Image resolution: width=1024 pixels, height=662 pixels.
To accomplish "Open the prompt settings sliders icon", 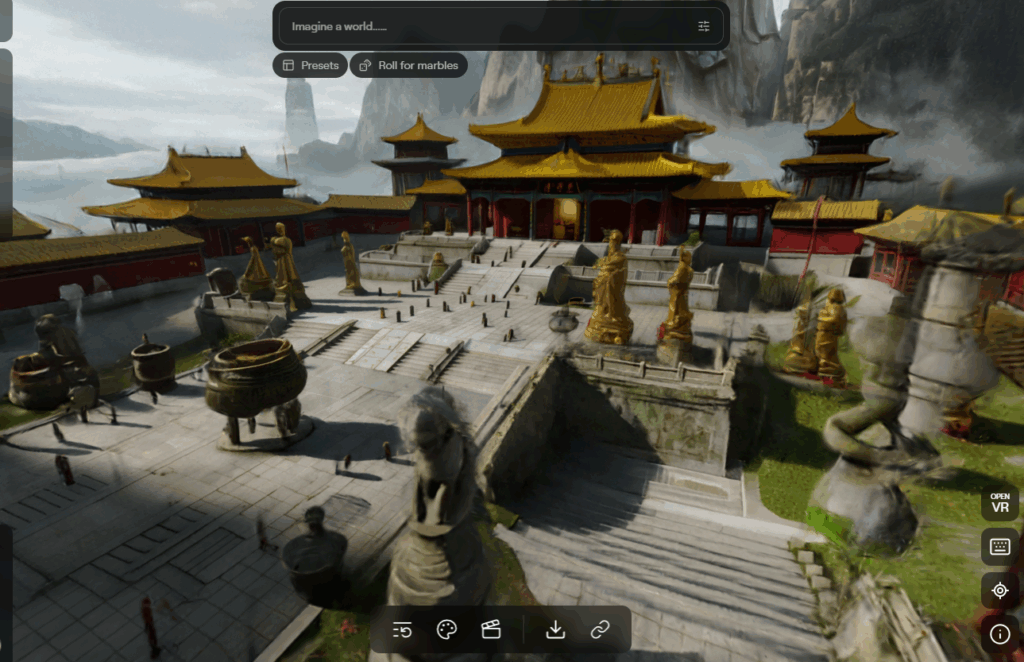I will 704,26.
